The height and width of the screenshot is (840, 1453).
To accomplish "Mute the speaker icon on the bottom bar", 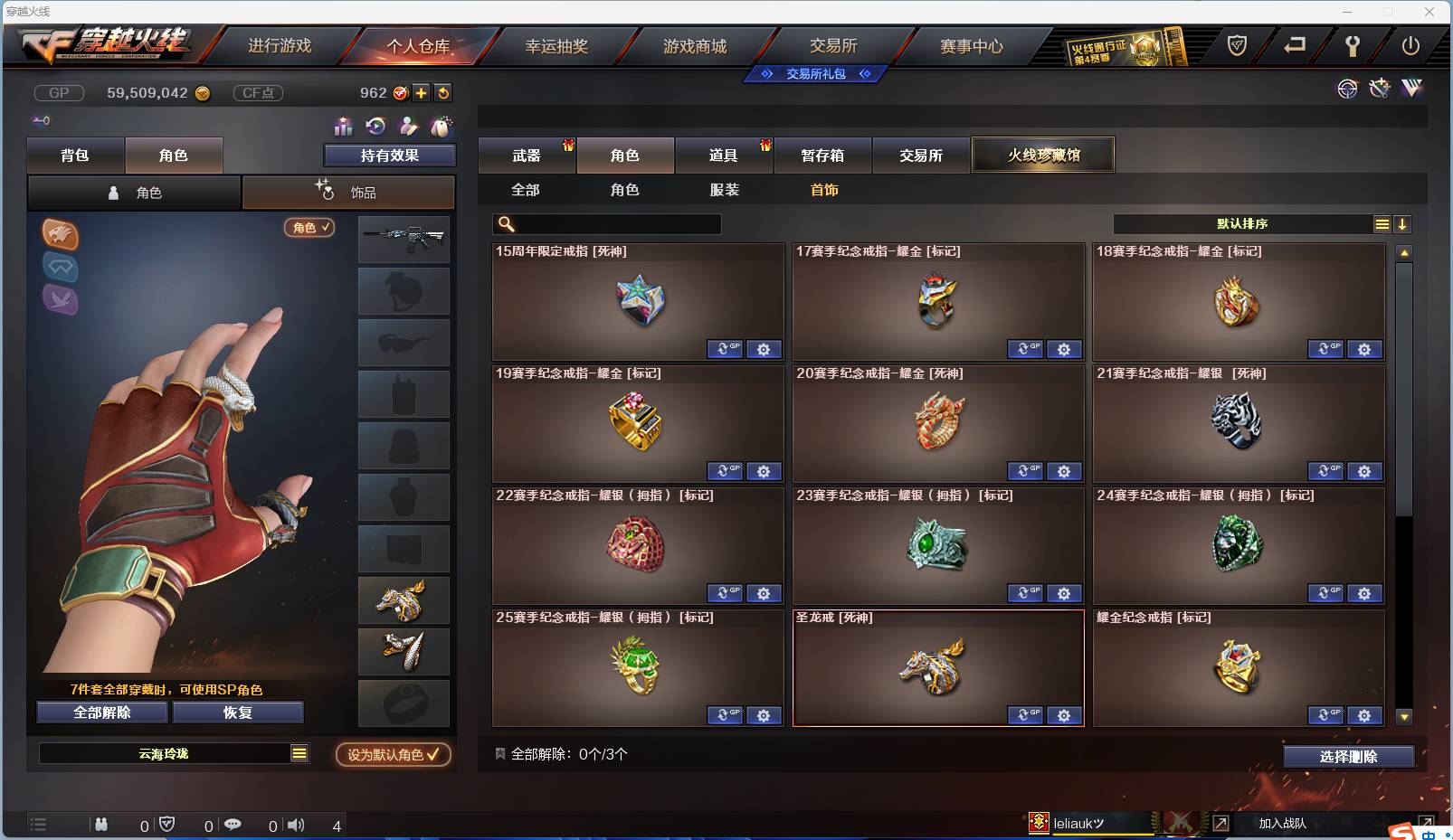I will click(296, 825).
